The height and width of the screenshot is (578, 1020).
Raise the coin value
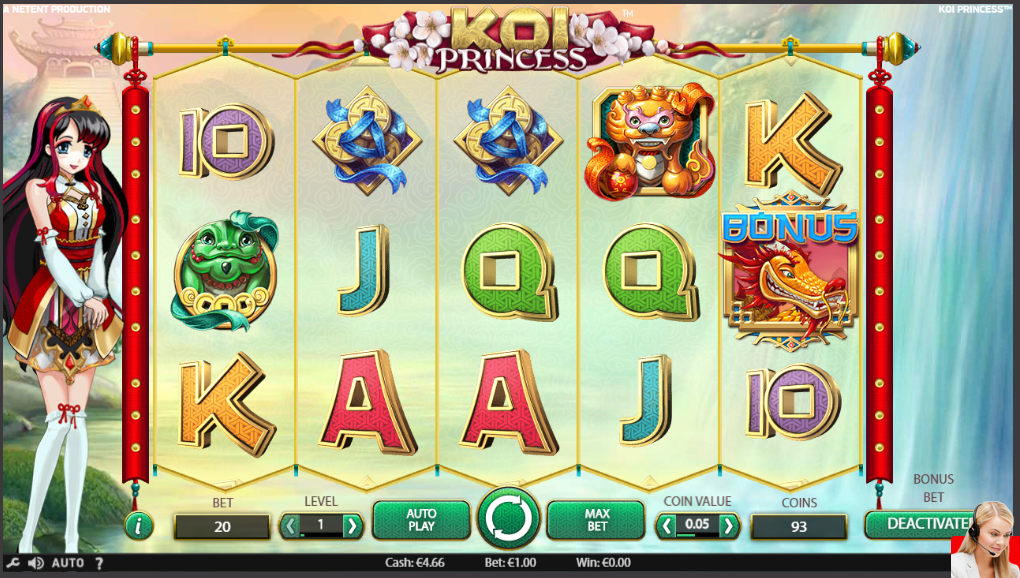[x=729, y=525]
